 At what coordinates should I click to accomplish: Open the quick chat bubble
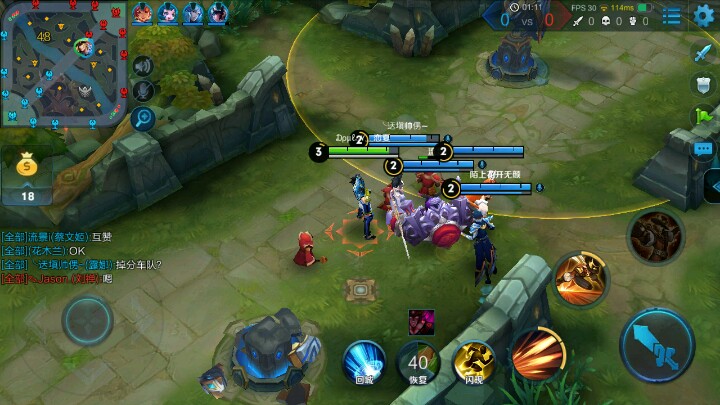[703, 149]
